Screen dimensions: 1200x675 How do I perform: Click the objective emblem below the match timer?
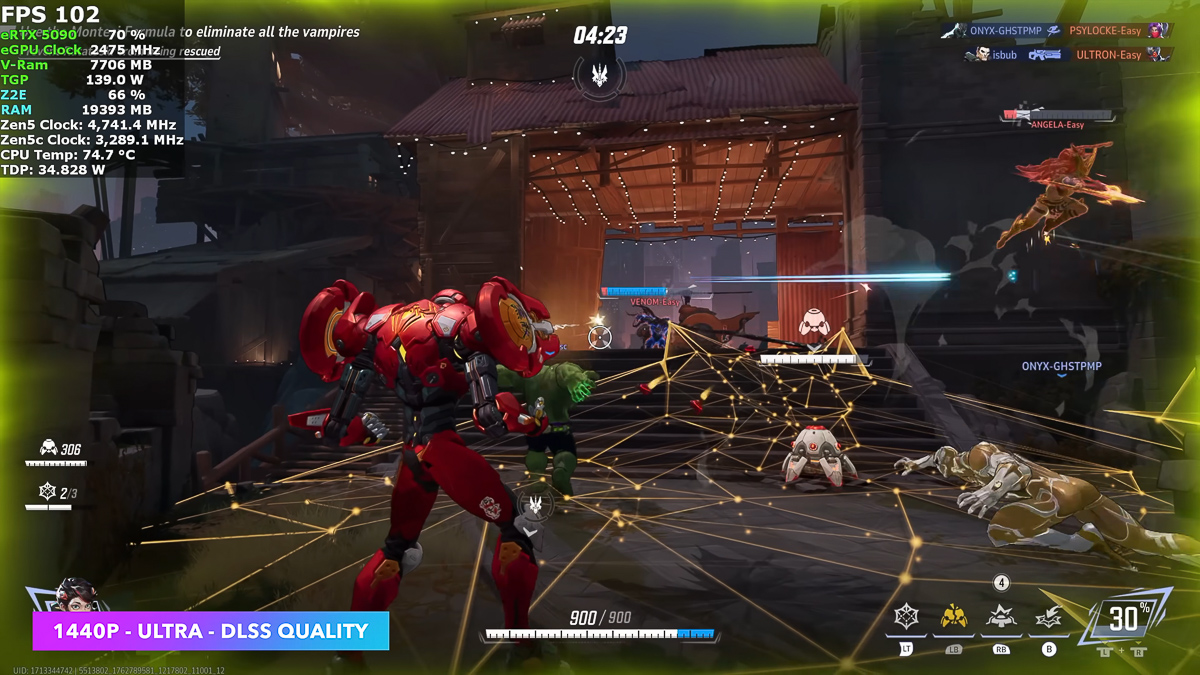pyautogui.click(x=600, y=75)
